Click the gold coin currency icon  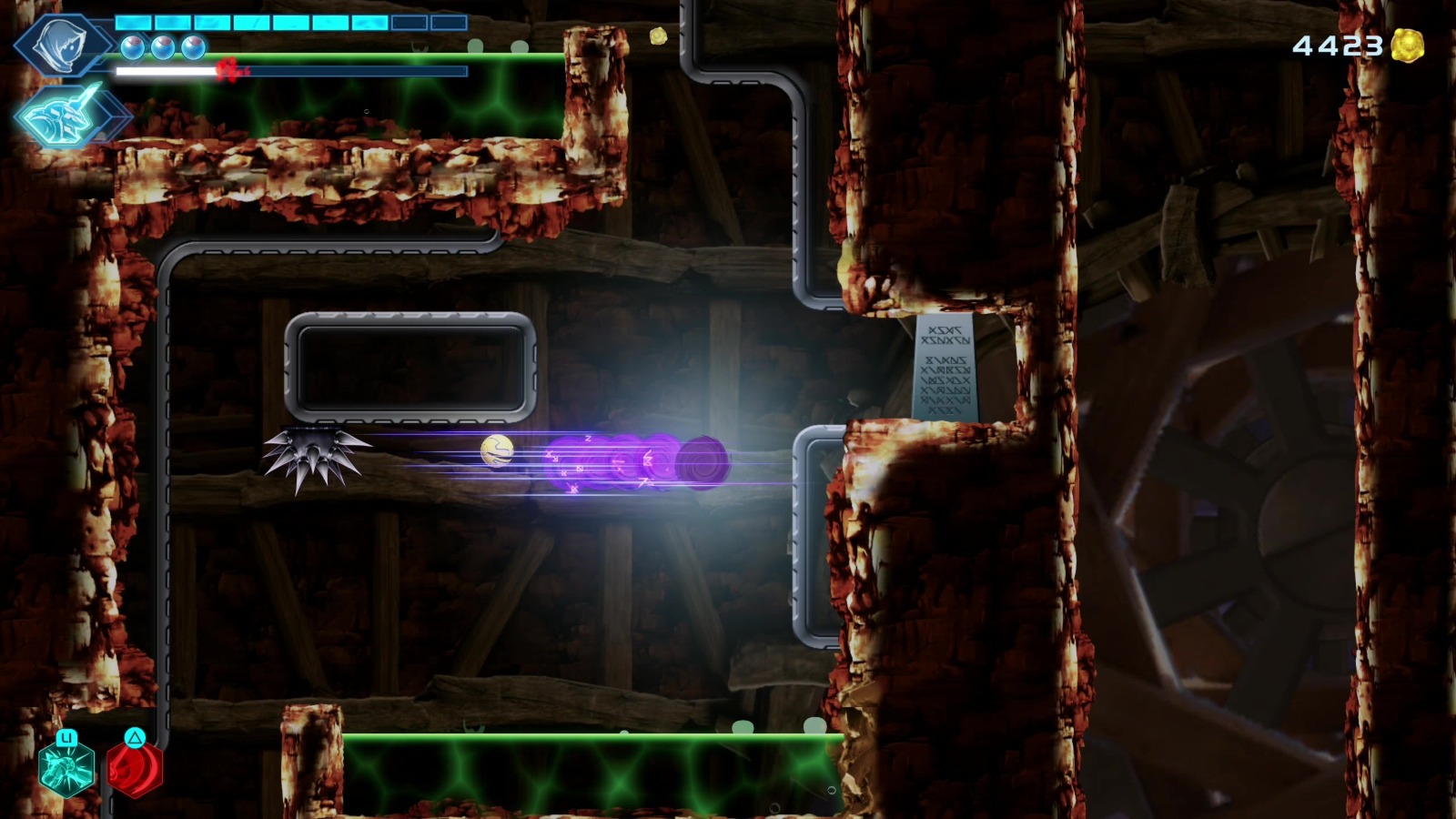(1409, 44)
